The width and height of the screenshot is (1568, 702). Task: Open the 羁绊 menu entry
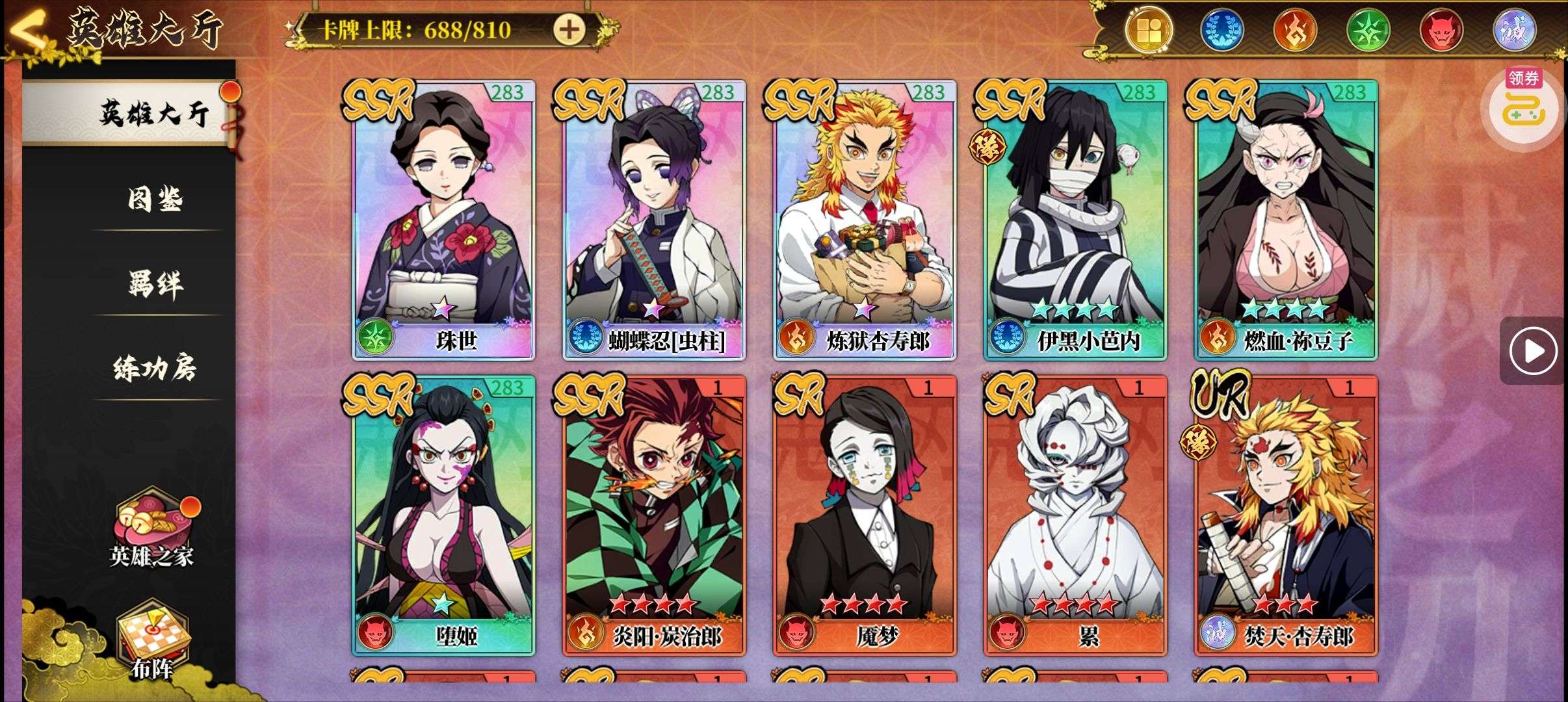[x=155, y=283]
